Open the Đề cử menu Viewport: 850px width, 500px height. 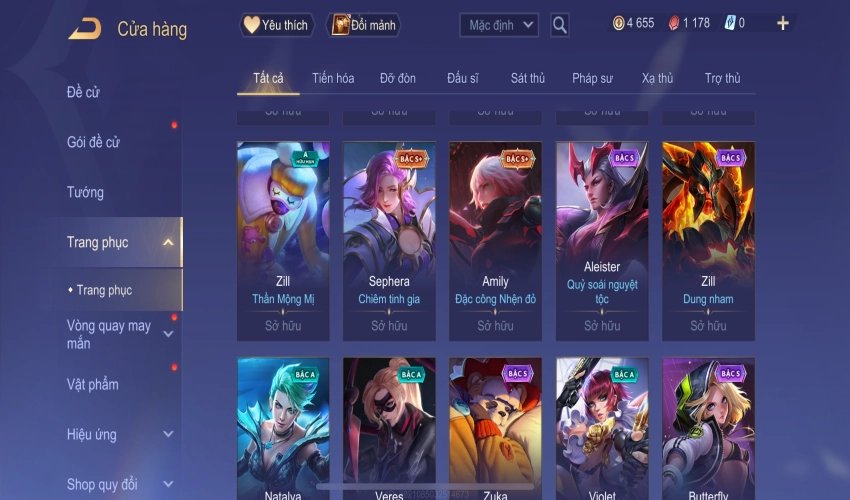pos(86,92)
